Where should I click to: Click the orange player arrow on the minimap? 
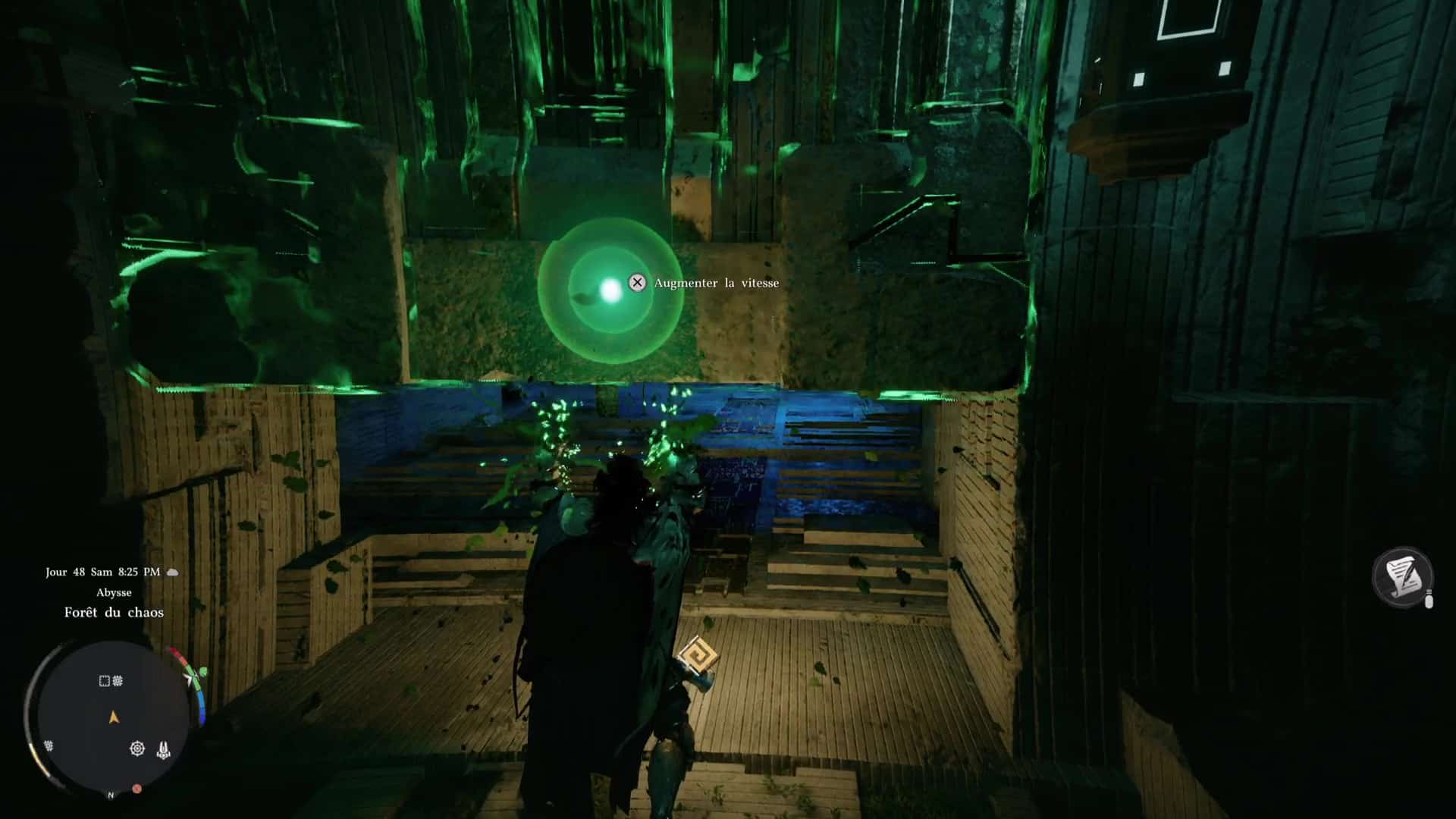click(114, 717)
